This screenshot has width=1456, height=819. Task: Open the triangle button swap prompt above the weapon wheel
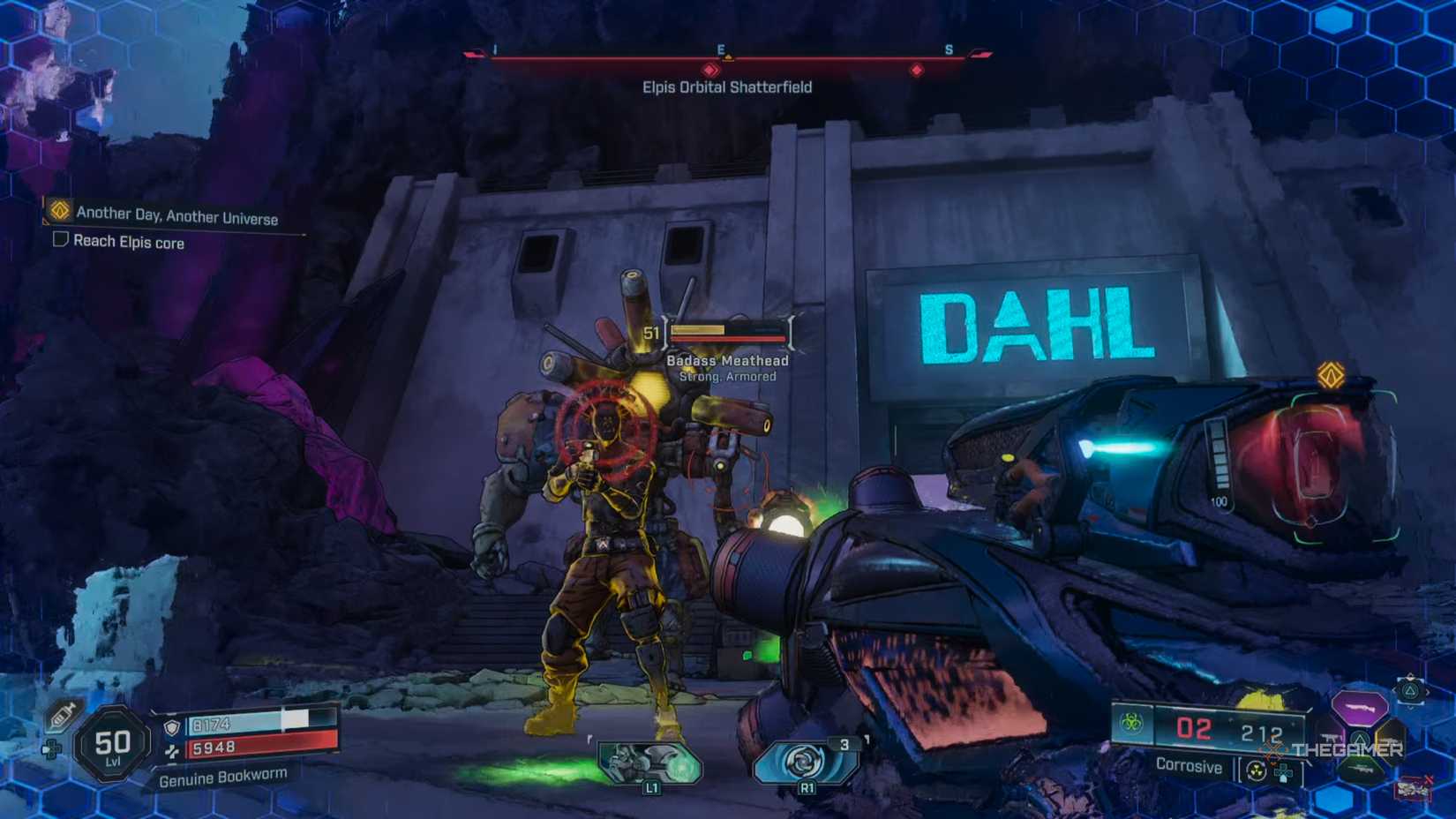pos(1412,692)
